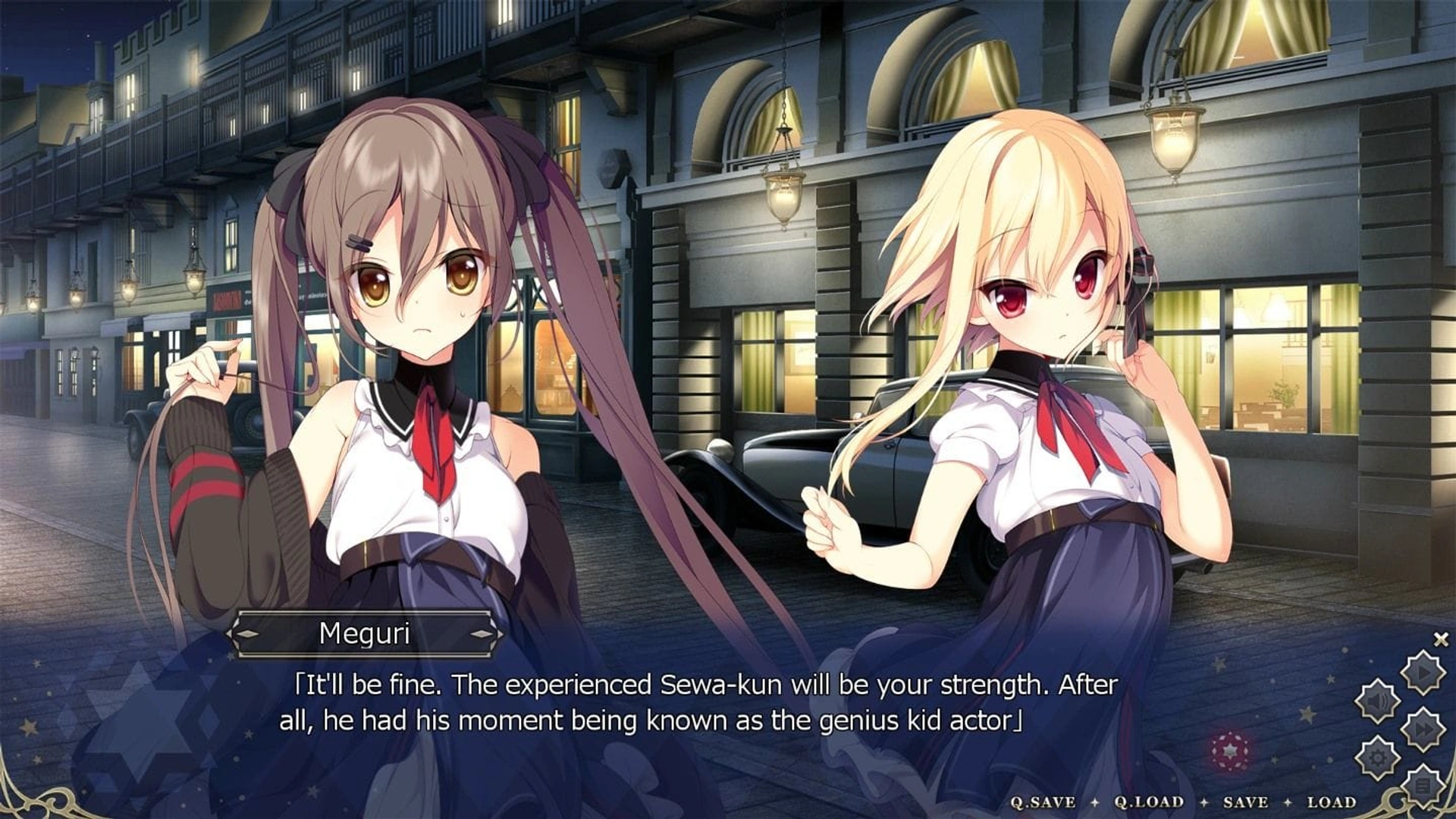Quick save with the Q.SAVE button

1043,802
